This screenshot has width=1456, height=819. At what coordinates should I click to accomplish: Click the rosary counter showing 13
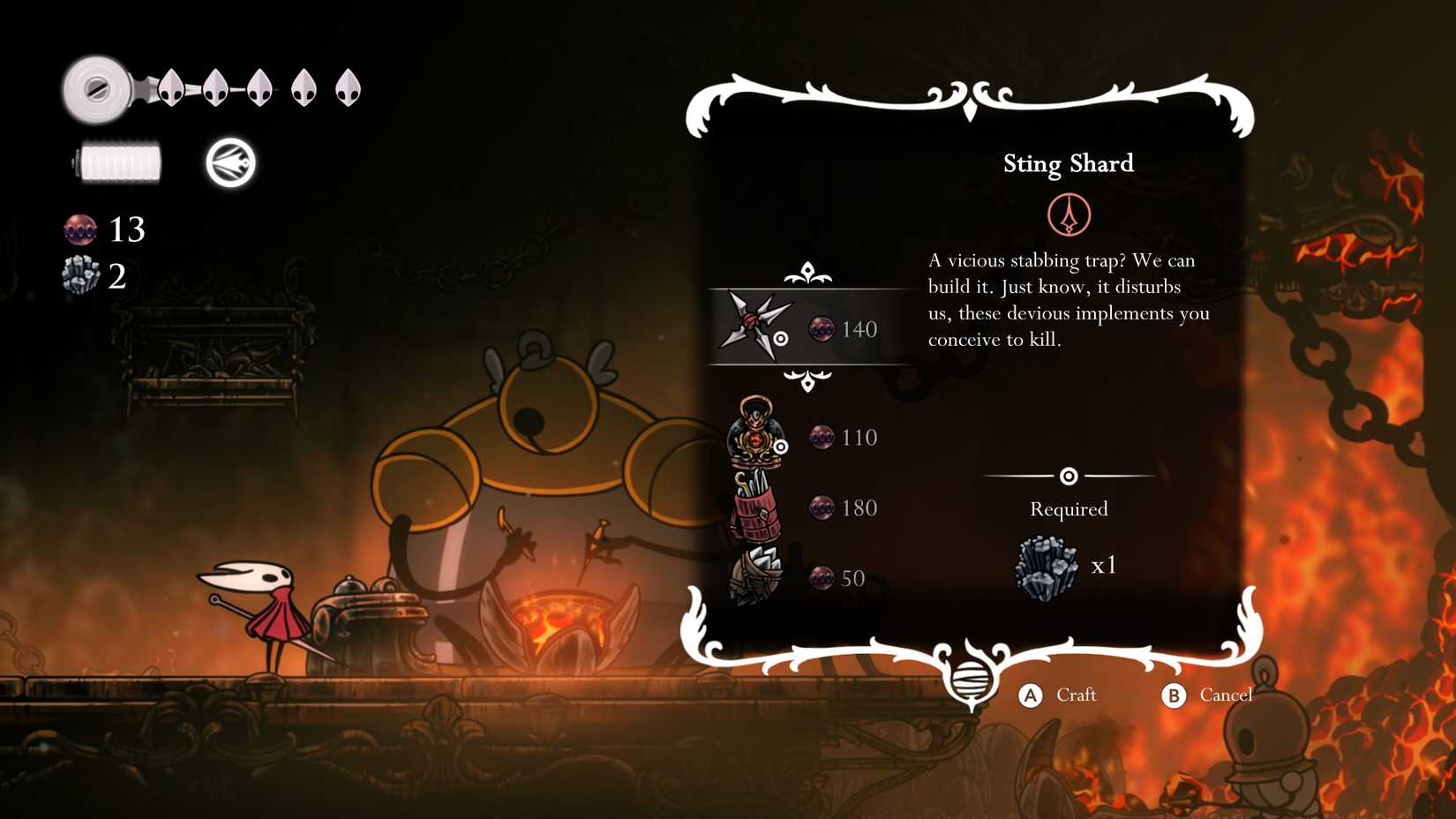(x=103, y=229)
